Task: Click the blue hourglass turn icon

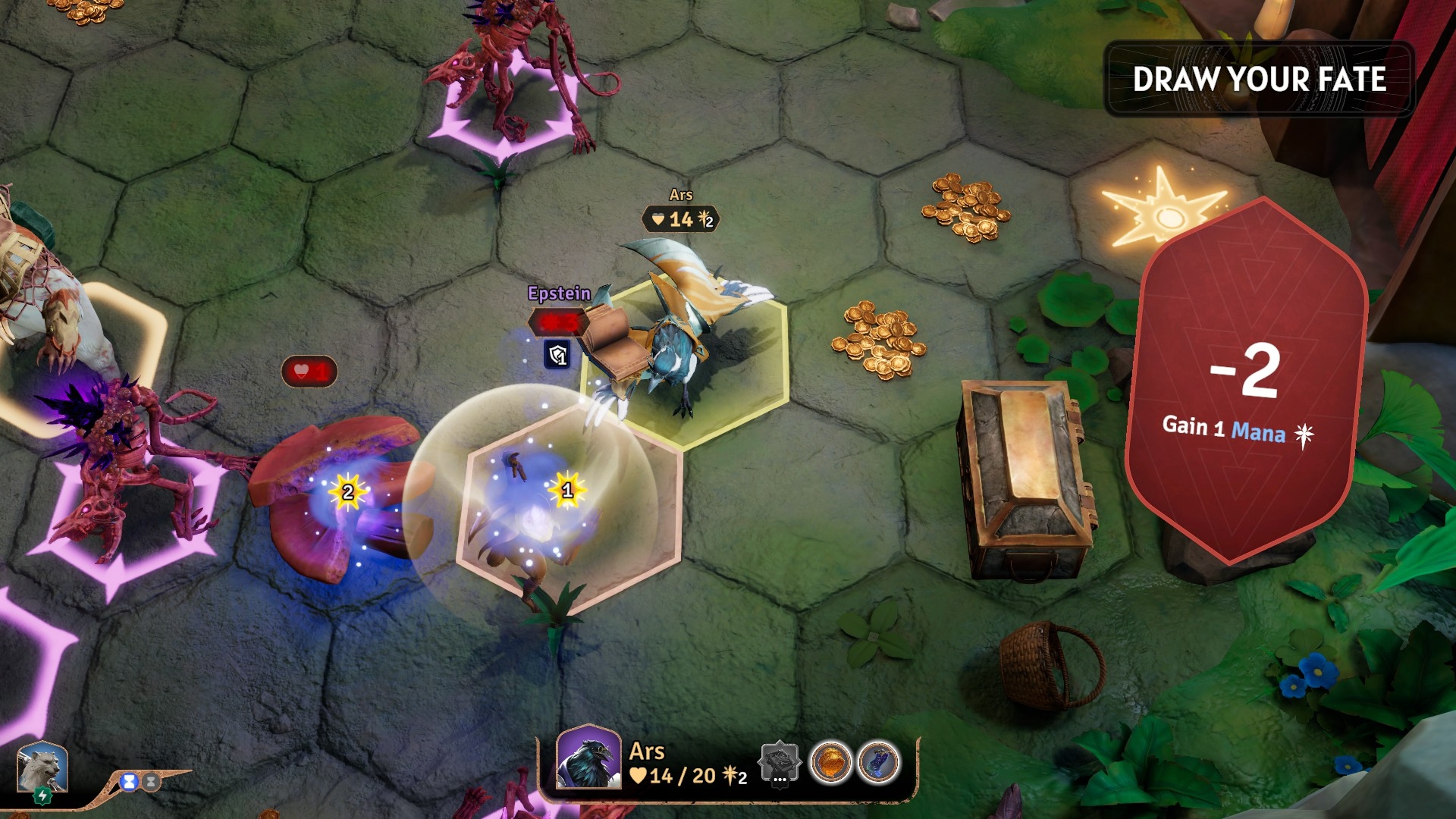Action: click(130, 781)
